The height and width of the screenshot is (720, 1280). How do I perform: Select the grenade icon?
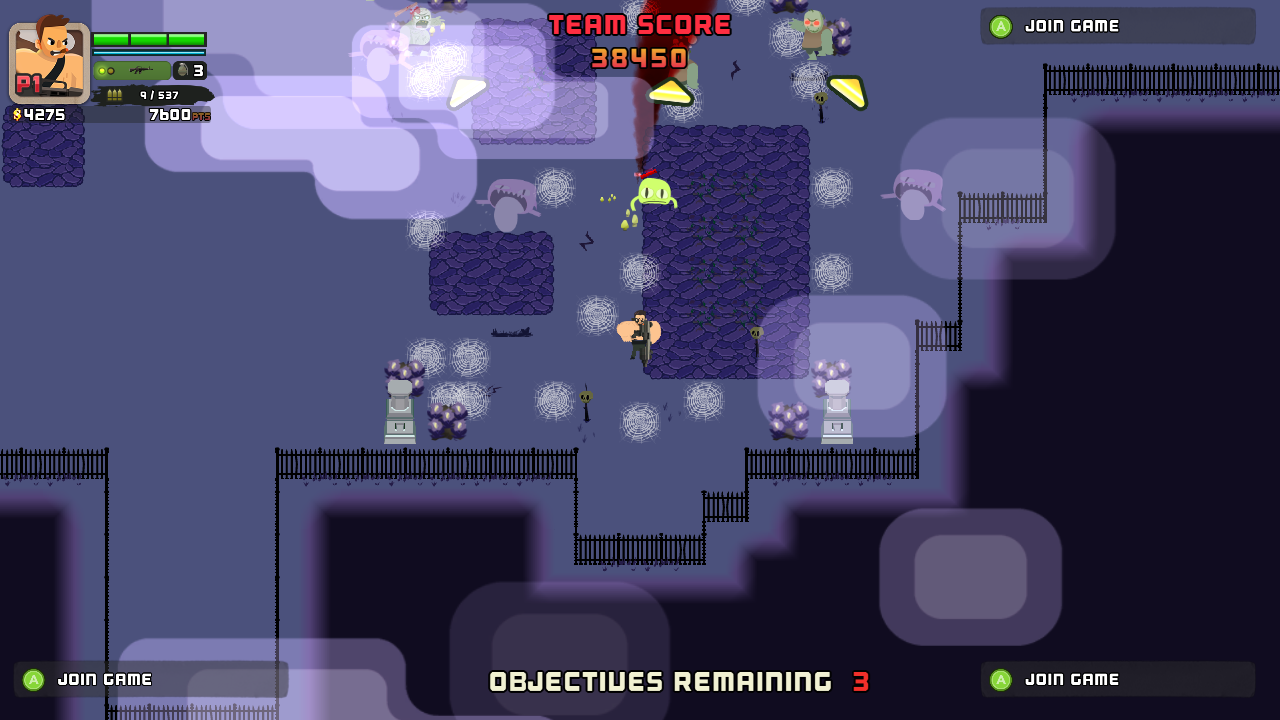(182, 71)
